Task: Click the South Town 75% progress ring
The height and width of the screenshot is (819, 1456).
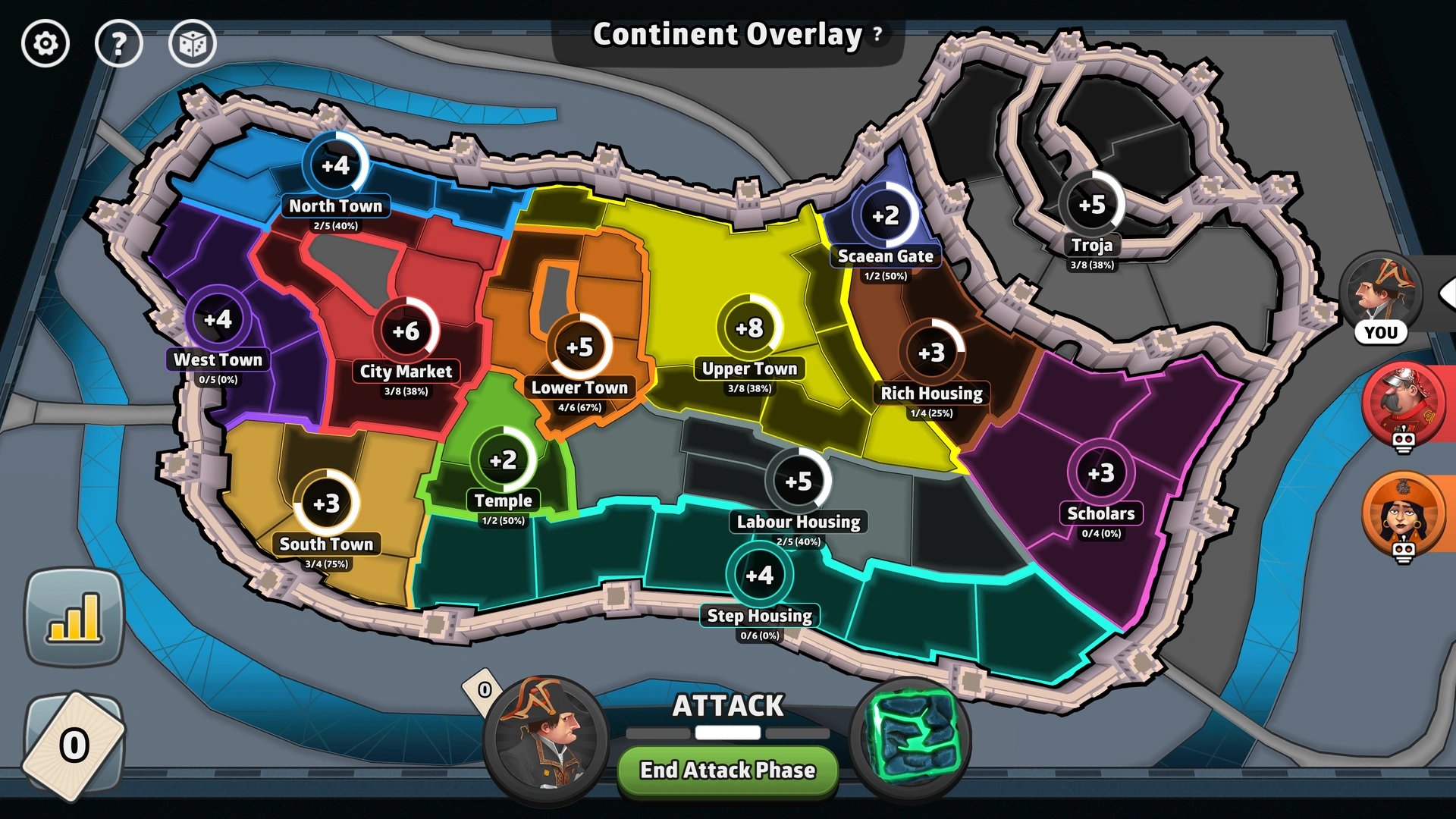Action: (326, 503)
